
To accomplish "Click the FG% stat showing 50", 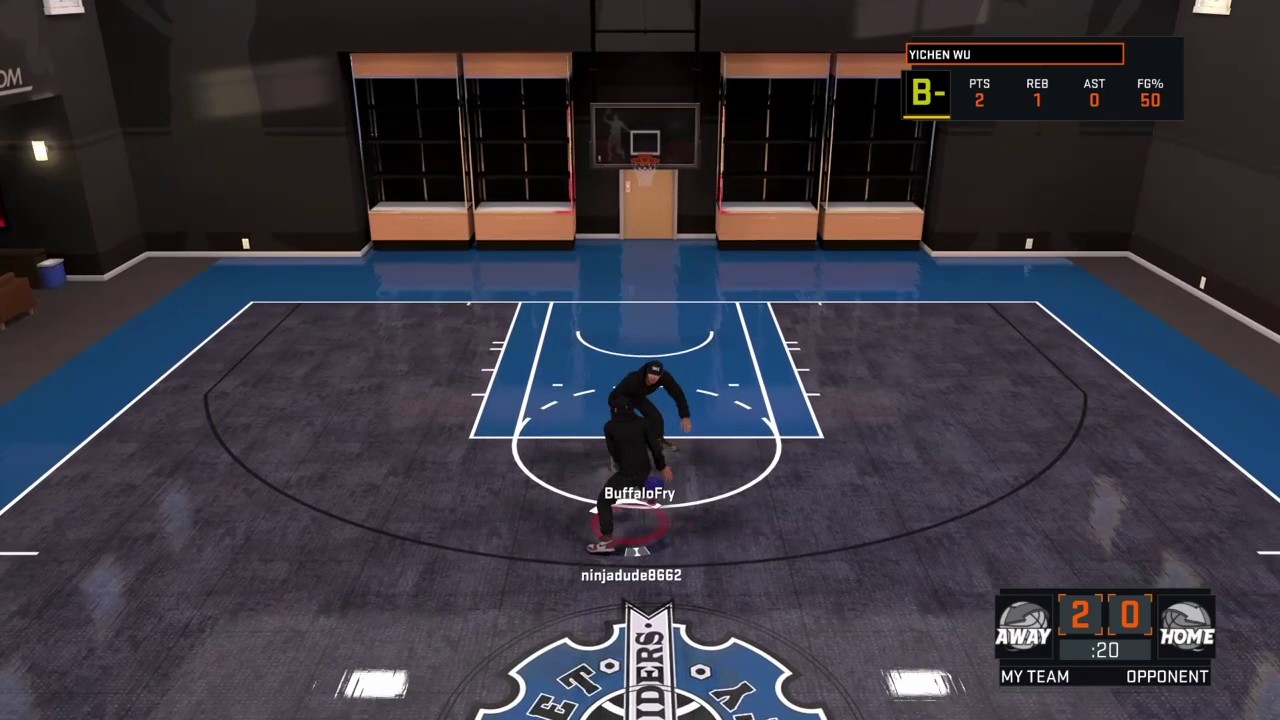I will coord(1150,100).
